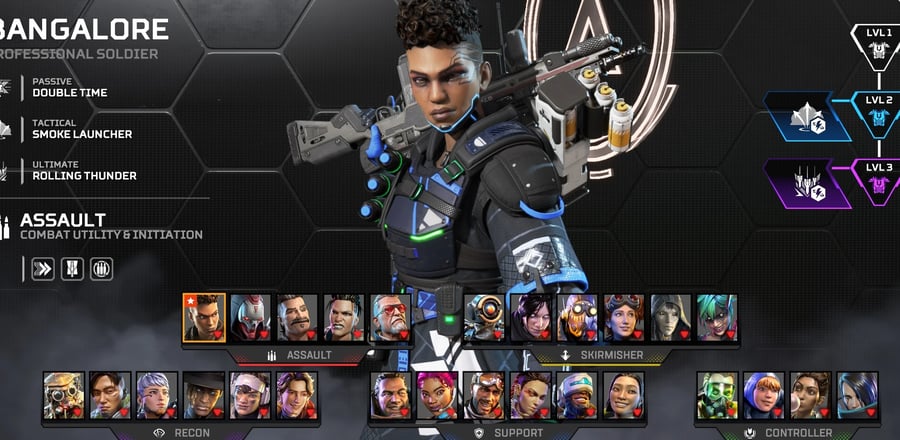Select the Bangalore legend portrait
Image resolution: width=900 pixels, height=440 pixels.
coord(204,317)
